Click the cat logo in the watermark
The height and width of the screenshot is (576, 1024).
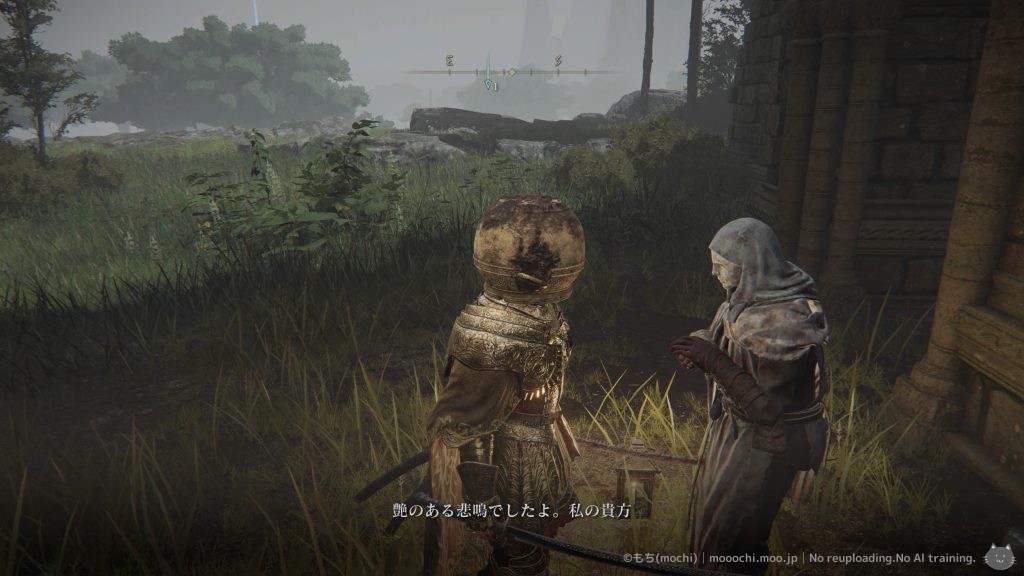pos(999,557)
